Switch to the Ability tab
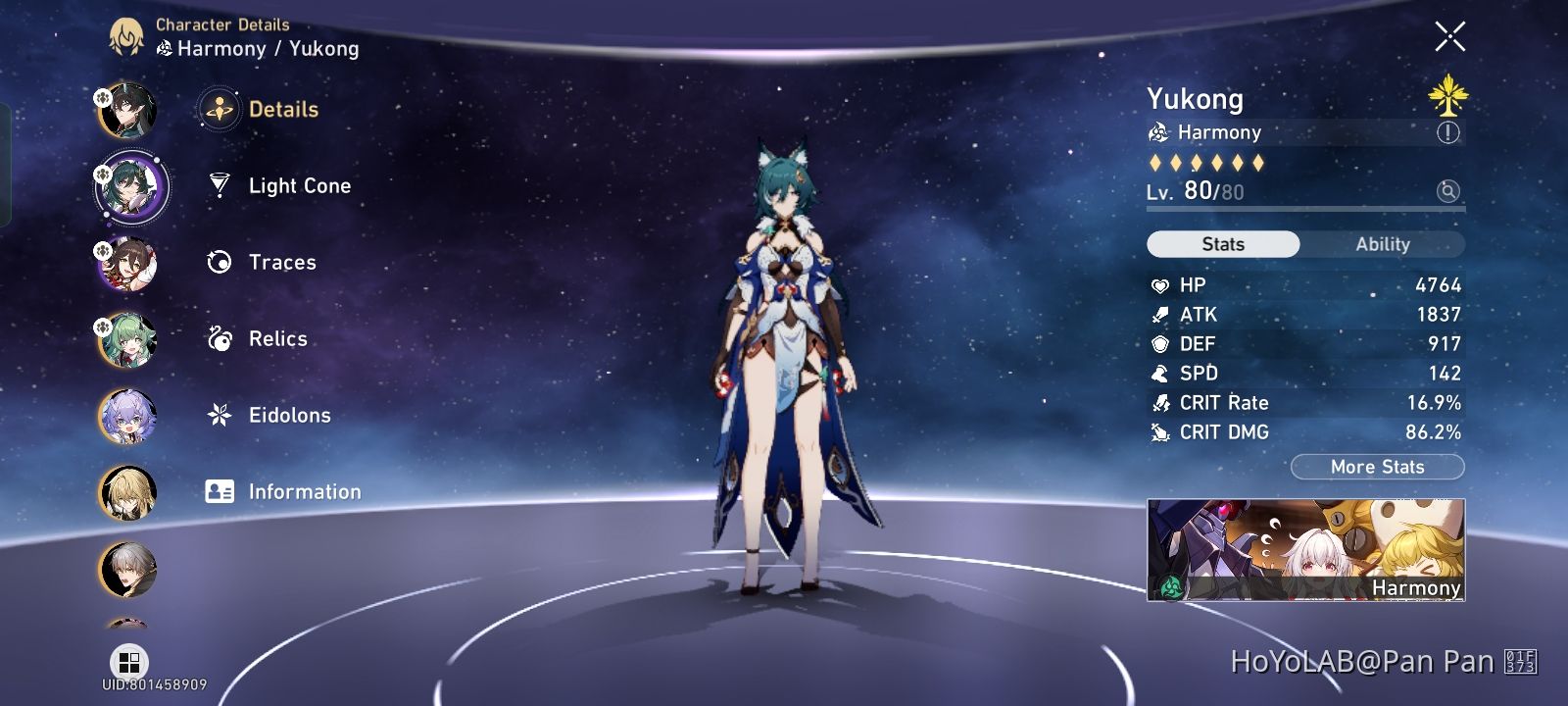This screenshot has width=1568, height=706. coord(1382,243)
